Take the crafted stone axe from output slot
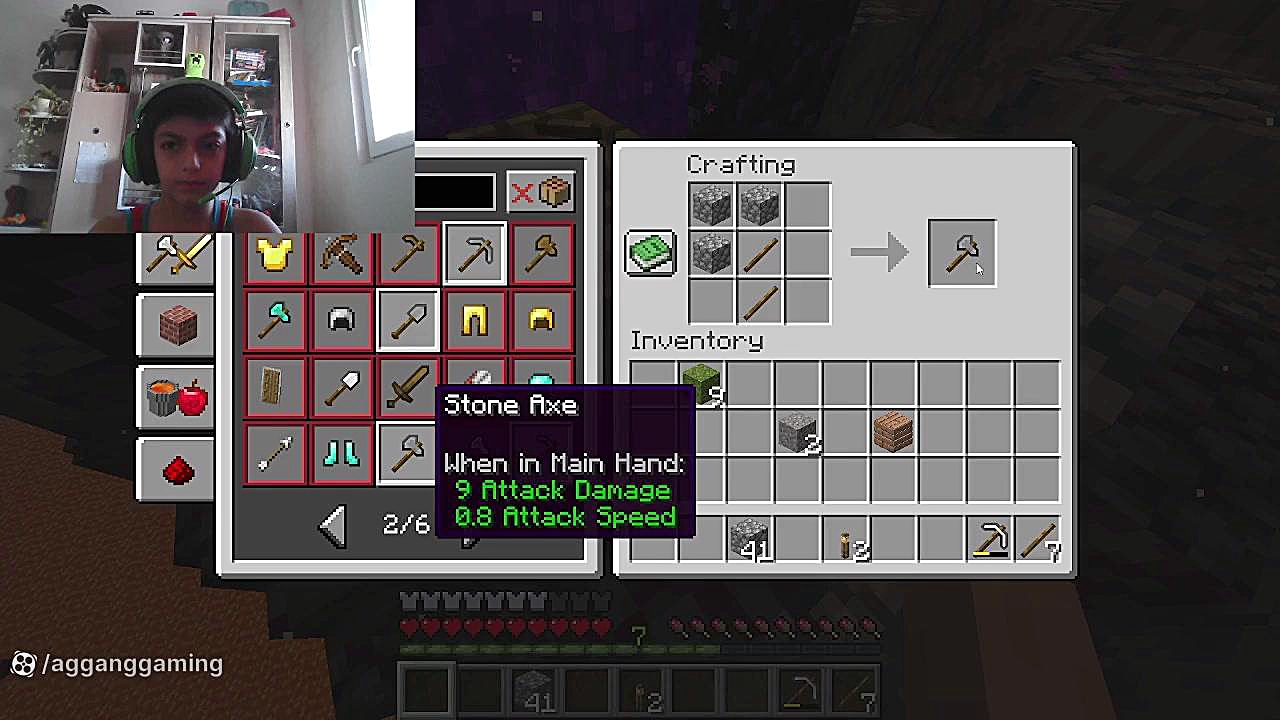 [961, 253]
